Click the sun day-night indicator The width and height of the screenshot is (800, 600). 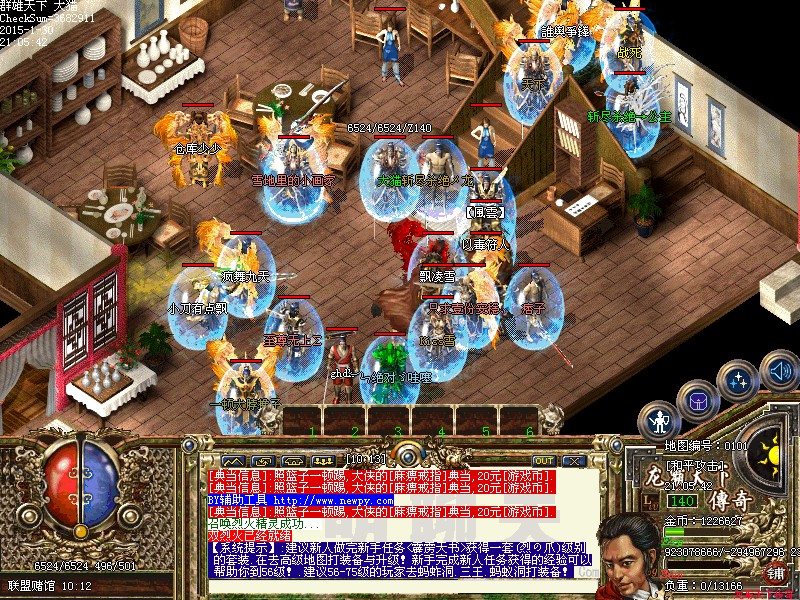click(x=772, y=450)
